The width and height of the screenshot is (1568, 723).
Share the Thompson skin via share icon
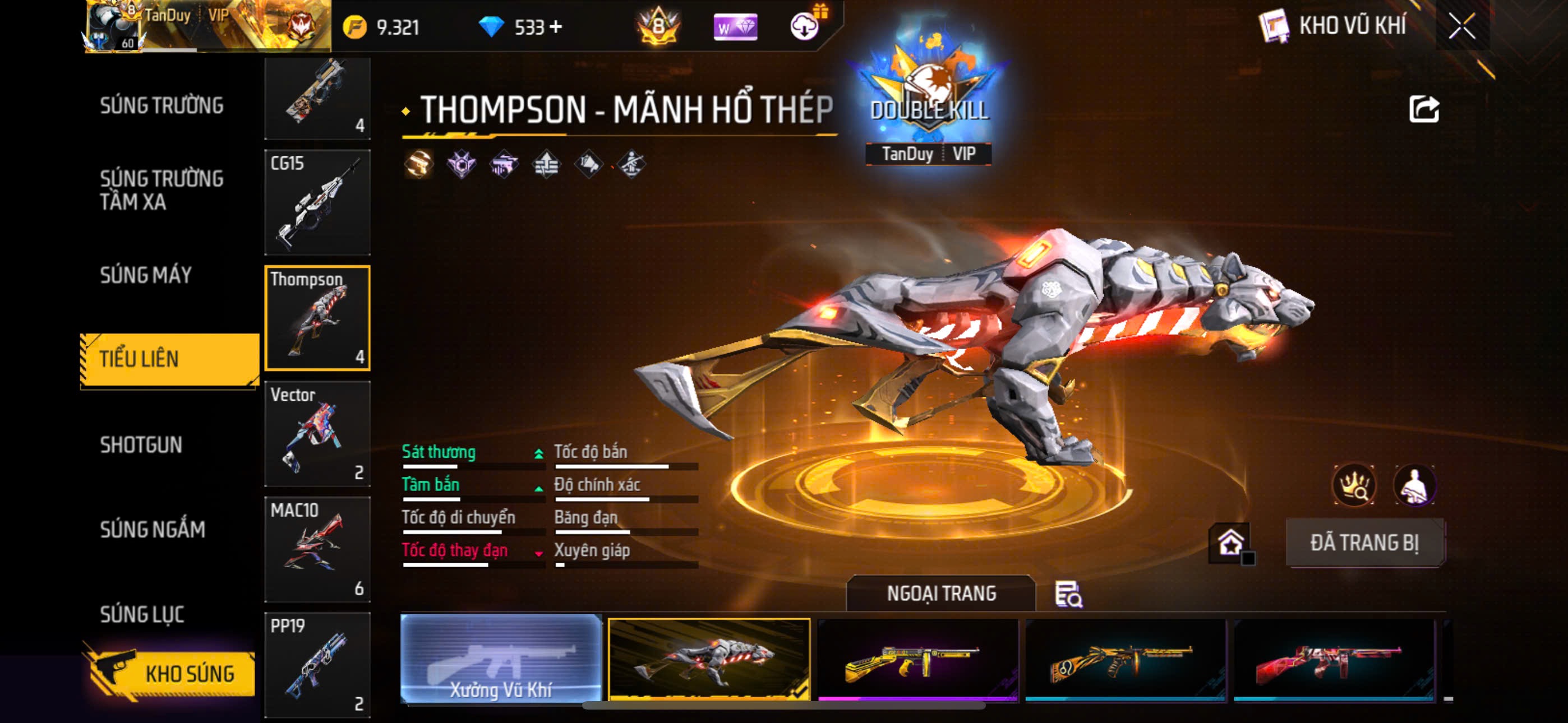click(1423, 109)
